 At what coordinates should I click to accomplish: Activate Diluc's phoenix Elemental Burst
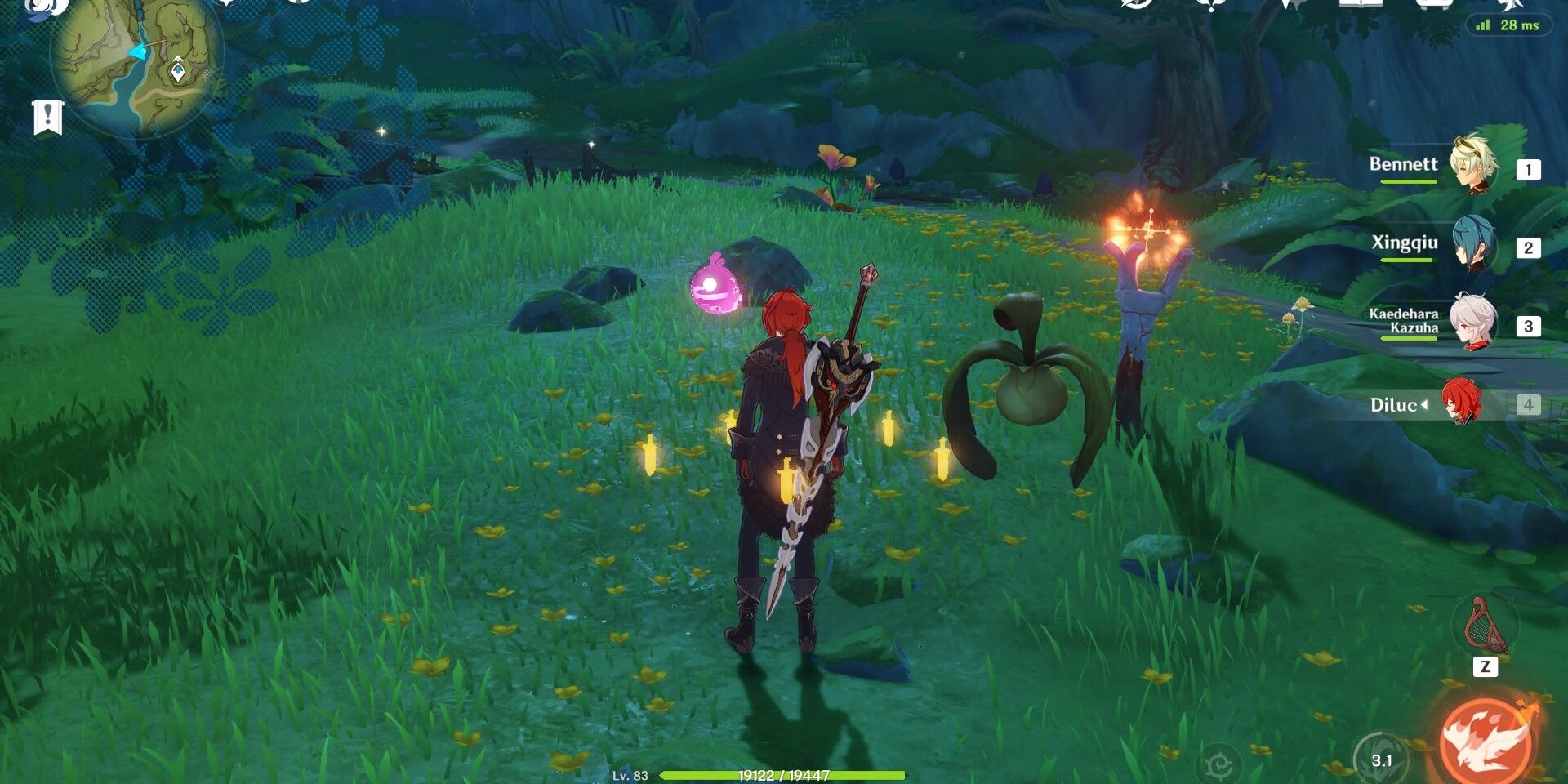(1486, 741)
